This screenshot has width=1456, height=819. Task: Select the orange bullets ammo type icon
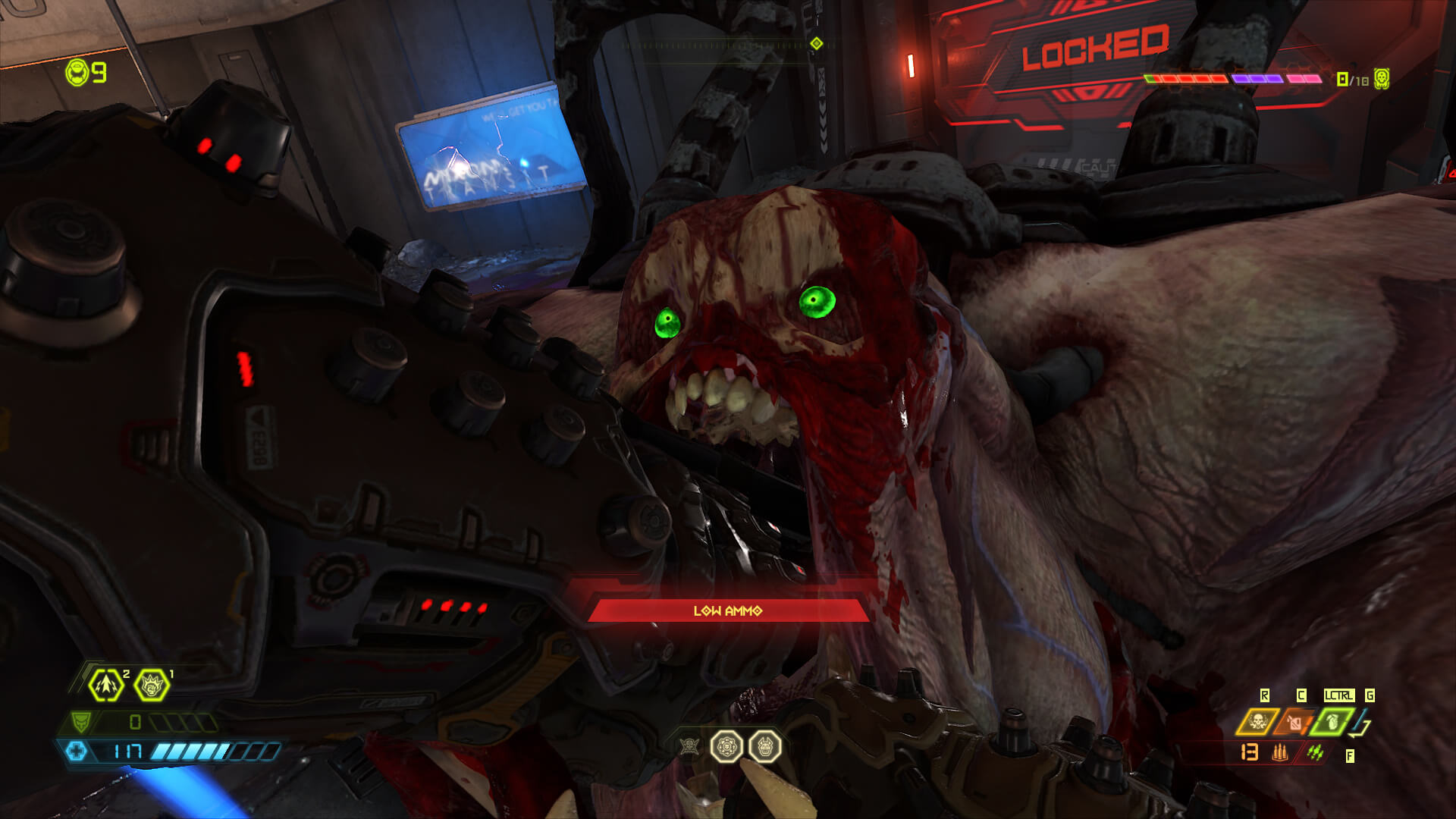click(1280, 752)
